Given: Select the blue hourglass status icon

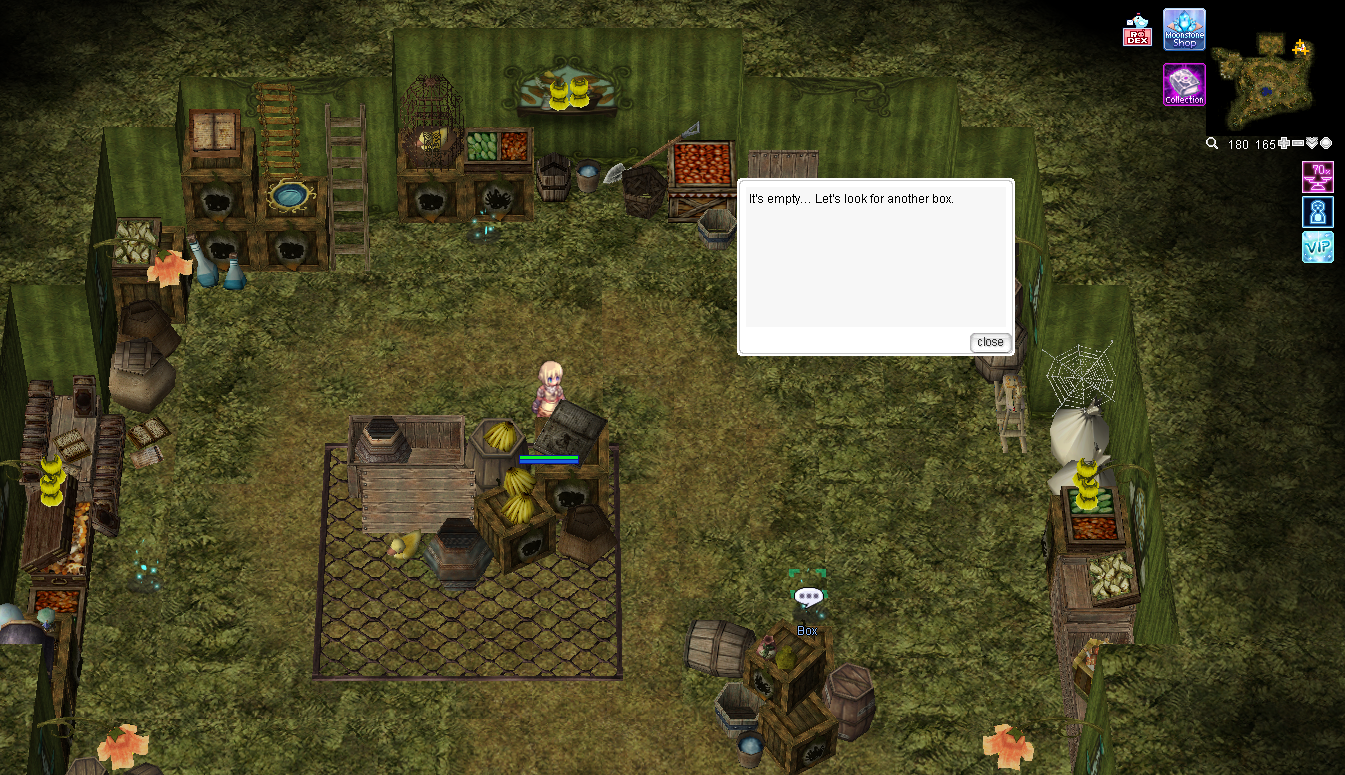Looking at the screenshot, I should [1317, 212].
